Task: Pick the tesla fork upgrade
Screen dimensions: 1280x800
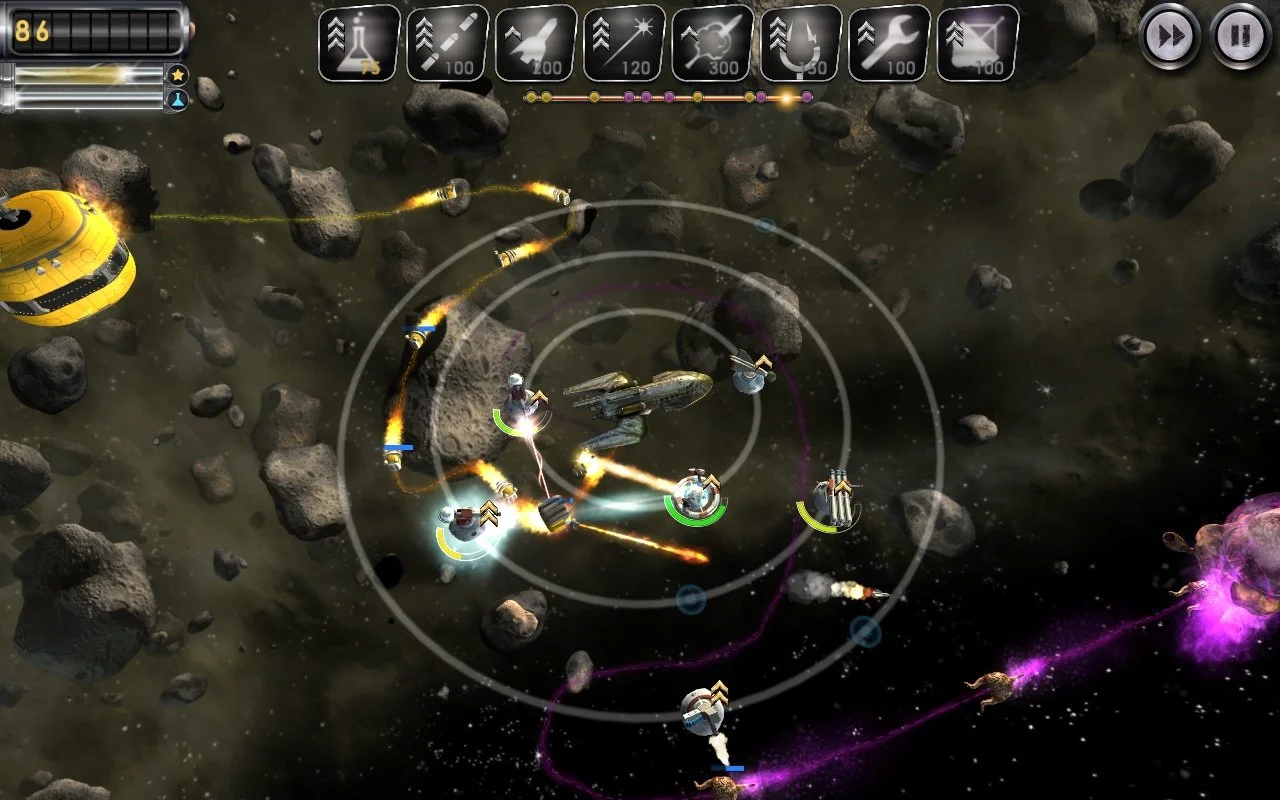Action: point(800,44)
